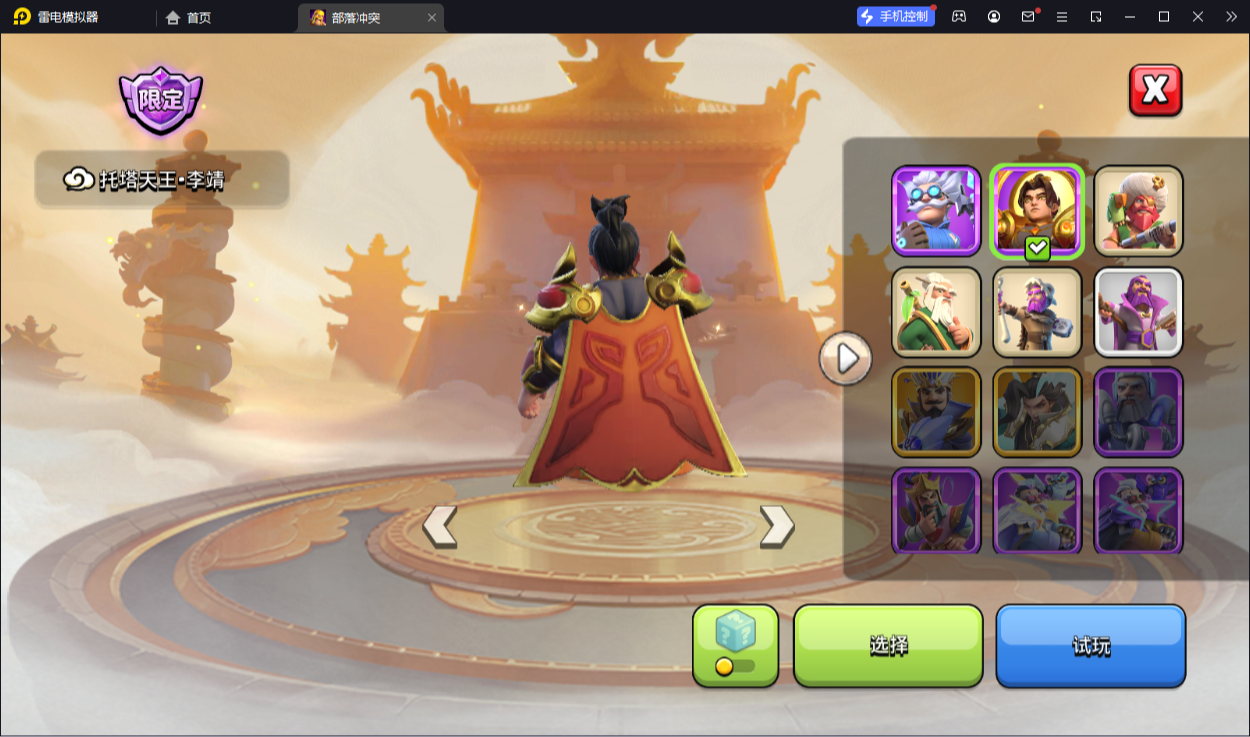Choose the crowned king skin stroking beard
1250x737 pixels.
click(936, 510)
